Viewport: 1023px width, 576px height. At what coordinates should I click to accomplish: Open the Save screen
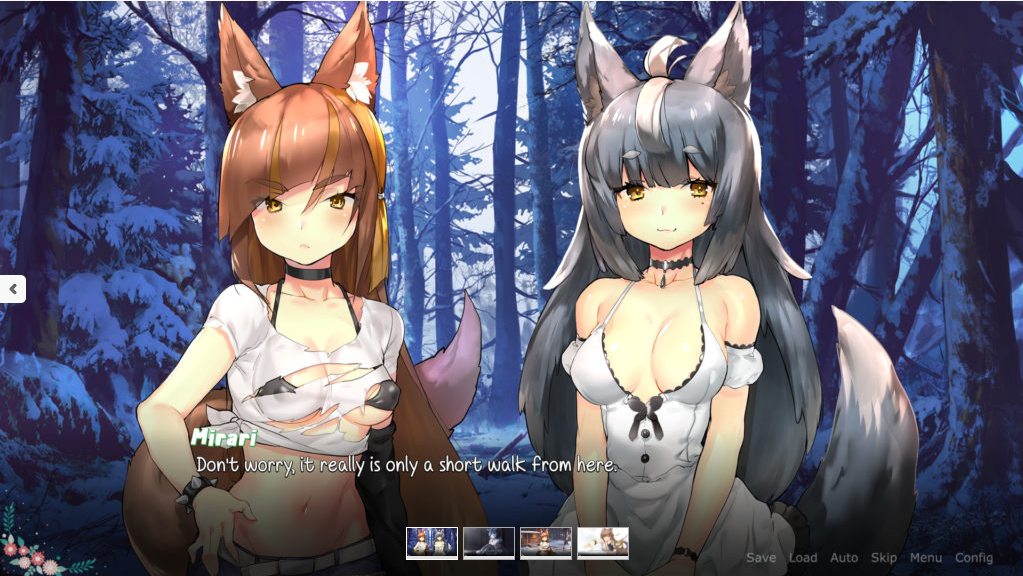[760, 558]
